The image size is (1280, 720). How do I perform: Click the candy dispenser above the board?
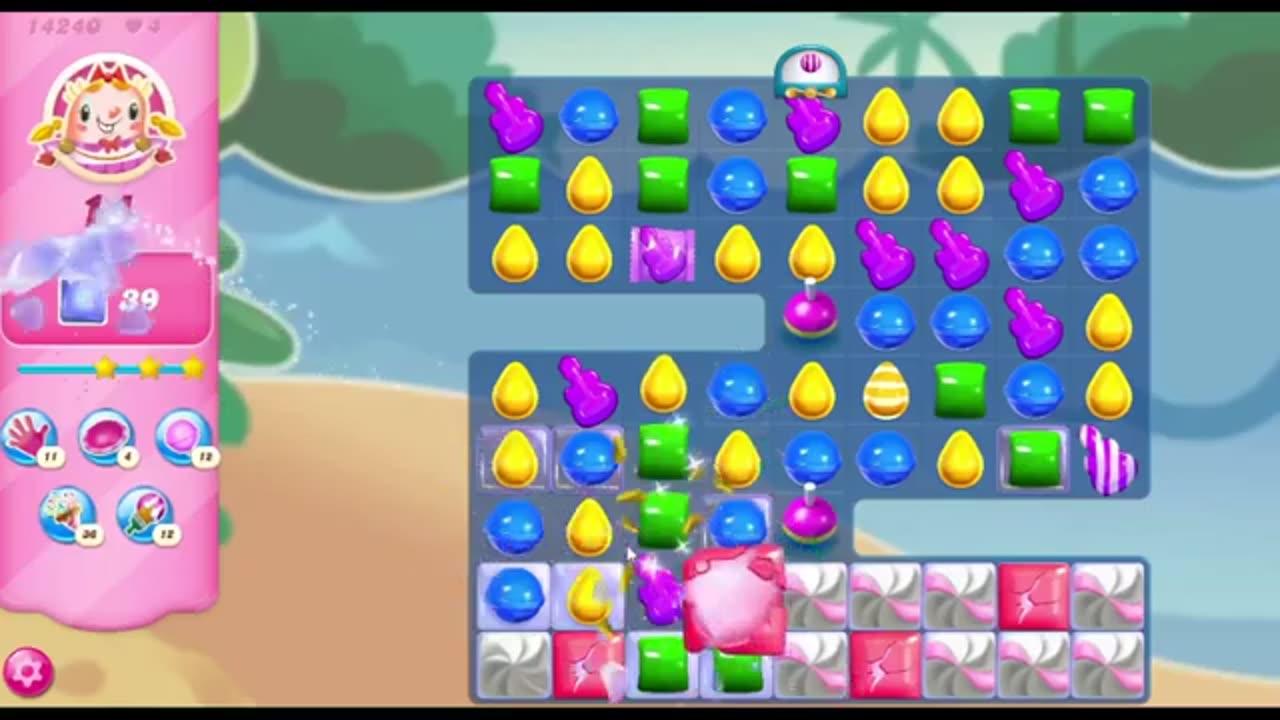tap(810, 70)
